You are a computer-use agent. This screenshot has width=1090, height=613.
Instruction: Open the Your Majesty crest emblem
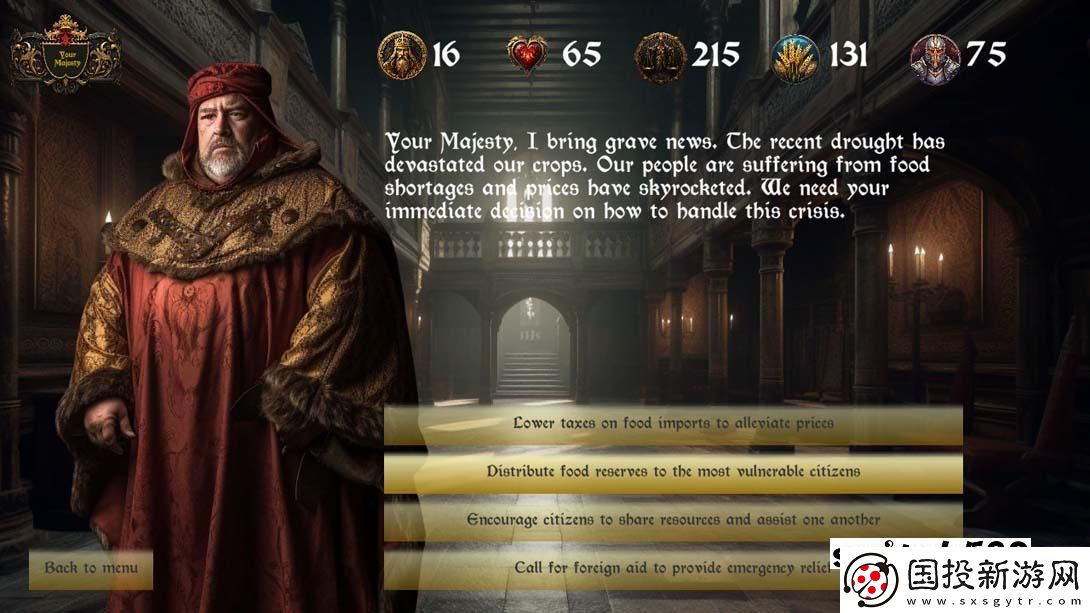click(x=65, y=54)
